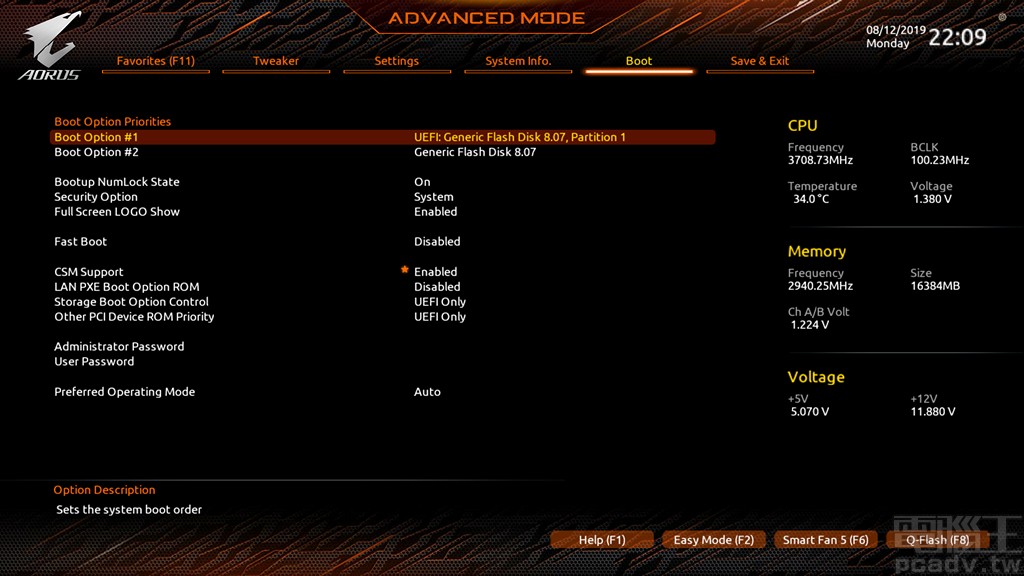Select Other PCI Device ROM Priority
This screenshot has height=576, width=1024.
click(134, 317)
